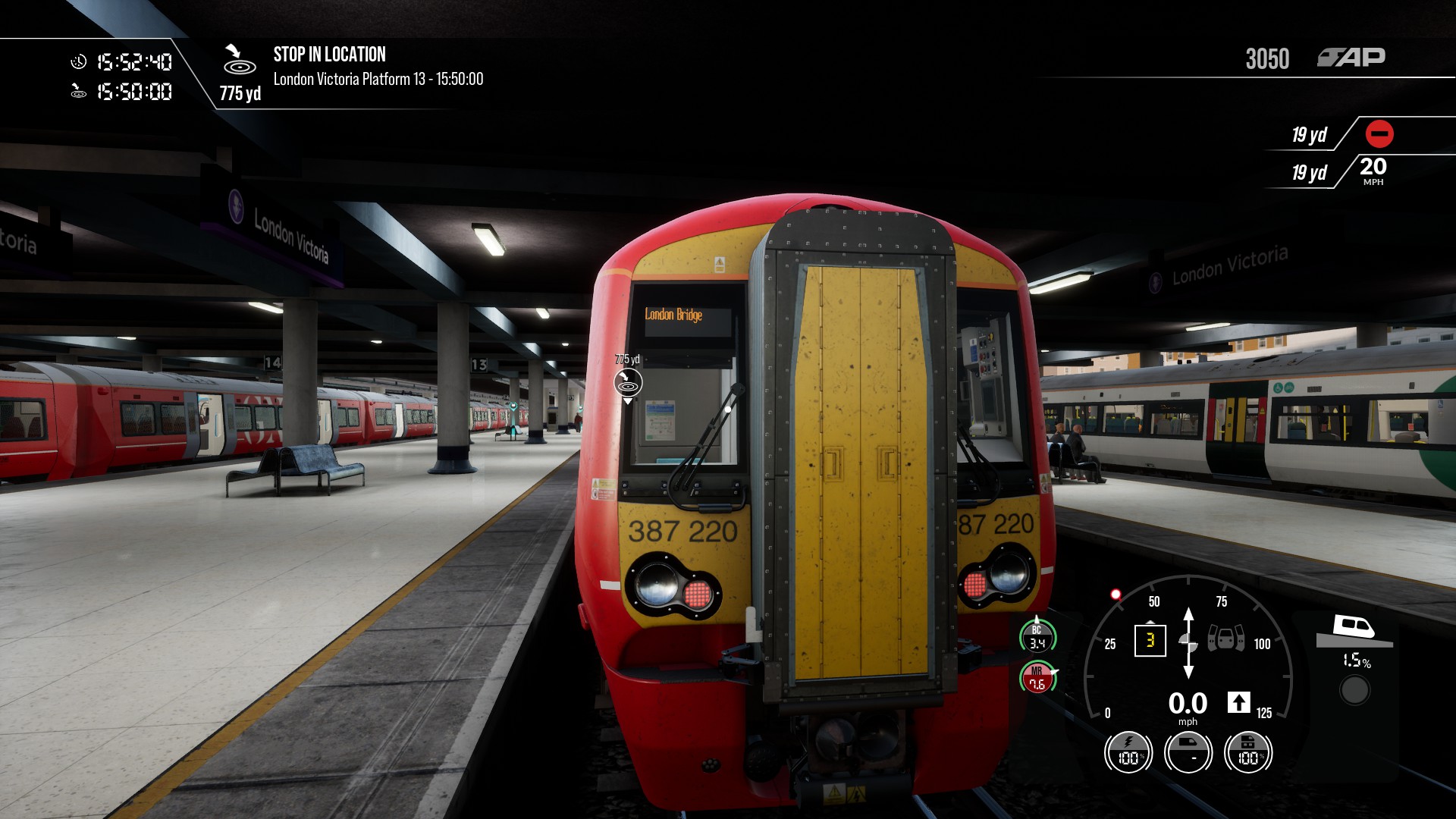Click the train doors status icon
This screenshot has width=1456, height=819.
click(1225, 639)
